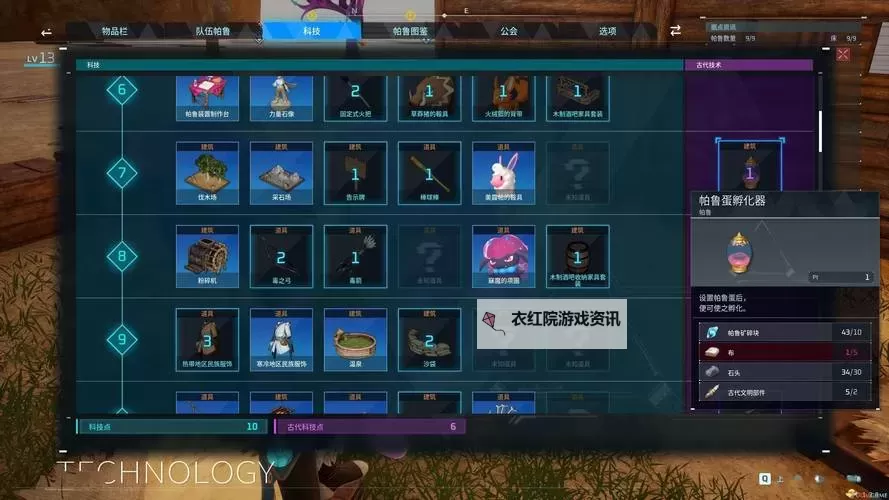Unlock the 毒箭 poison arrow technology

355,256
